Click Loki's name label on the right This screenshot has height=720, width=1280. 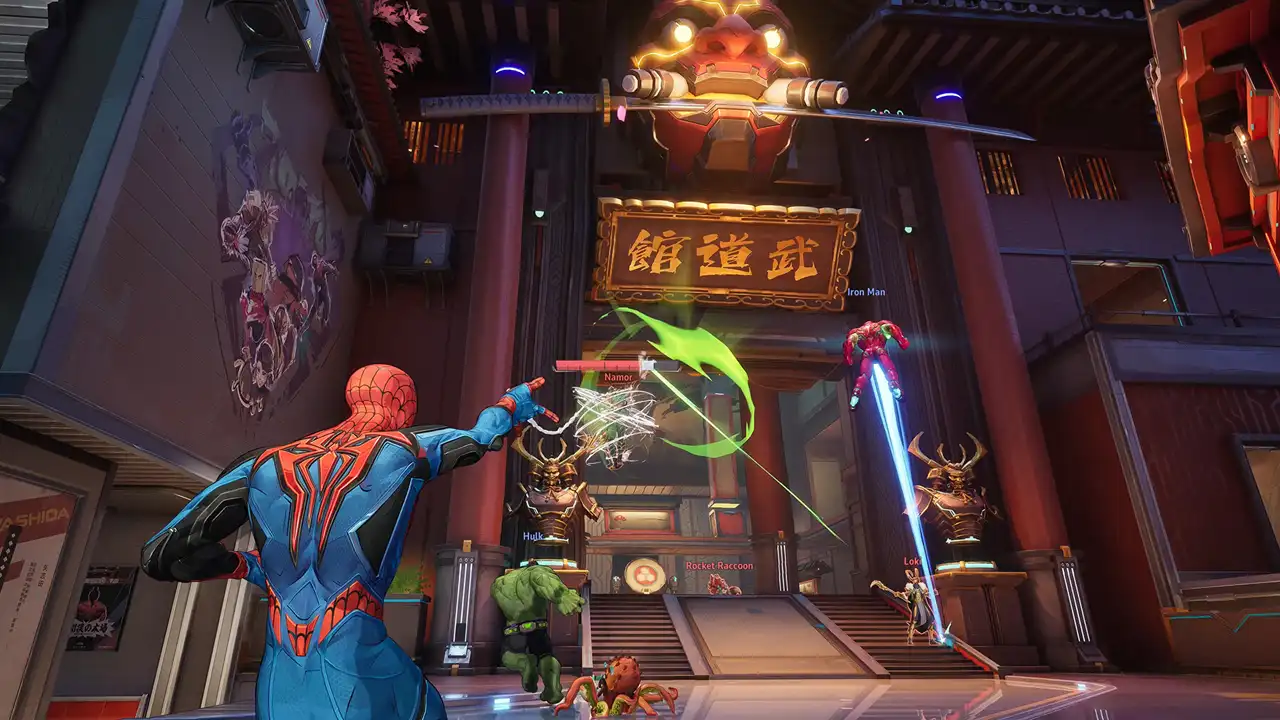pos(912,562)
